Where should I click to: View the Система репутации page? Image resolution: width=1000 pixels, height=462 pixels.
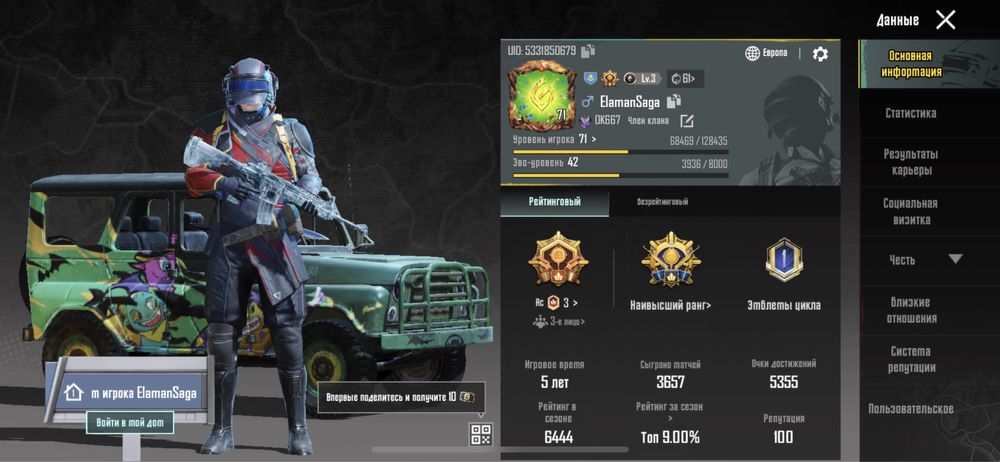tap(910, 359)
